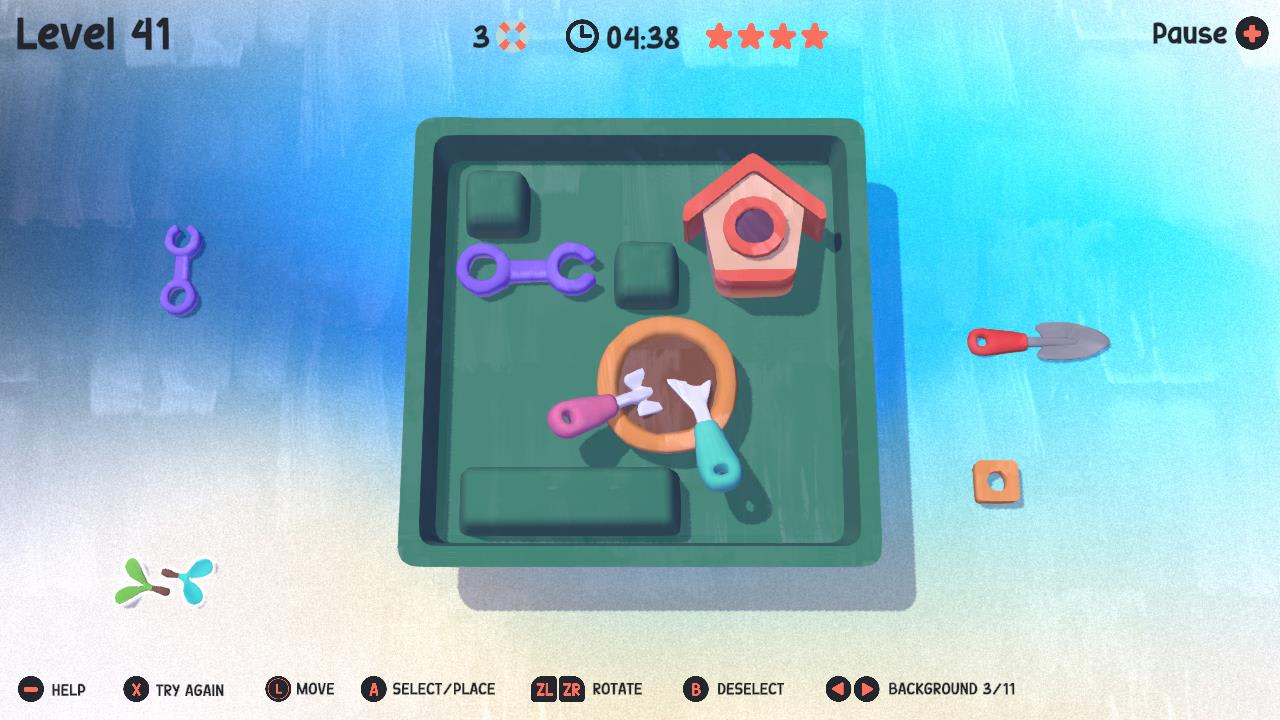Click the L icon beside MOVE
This screenshot has width=1280, height=720.
pos(277,689)
